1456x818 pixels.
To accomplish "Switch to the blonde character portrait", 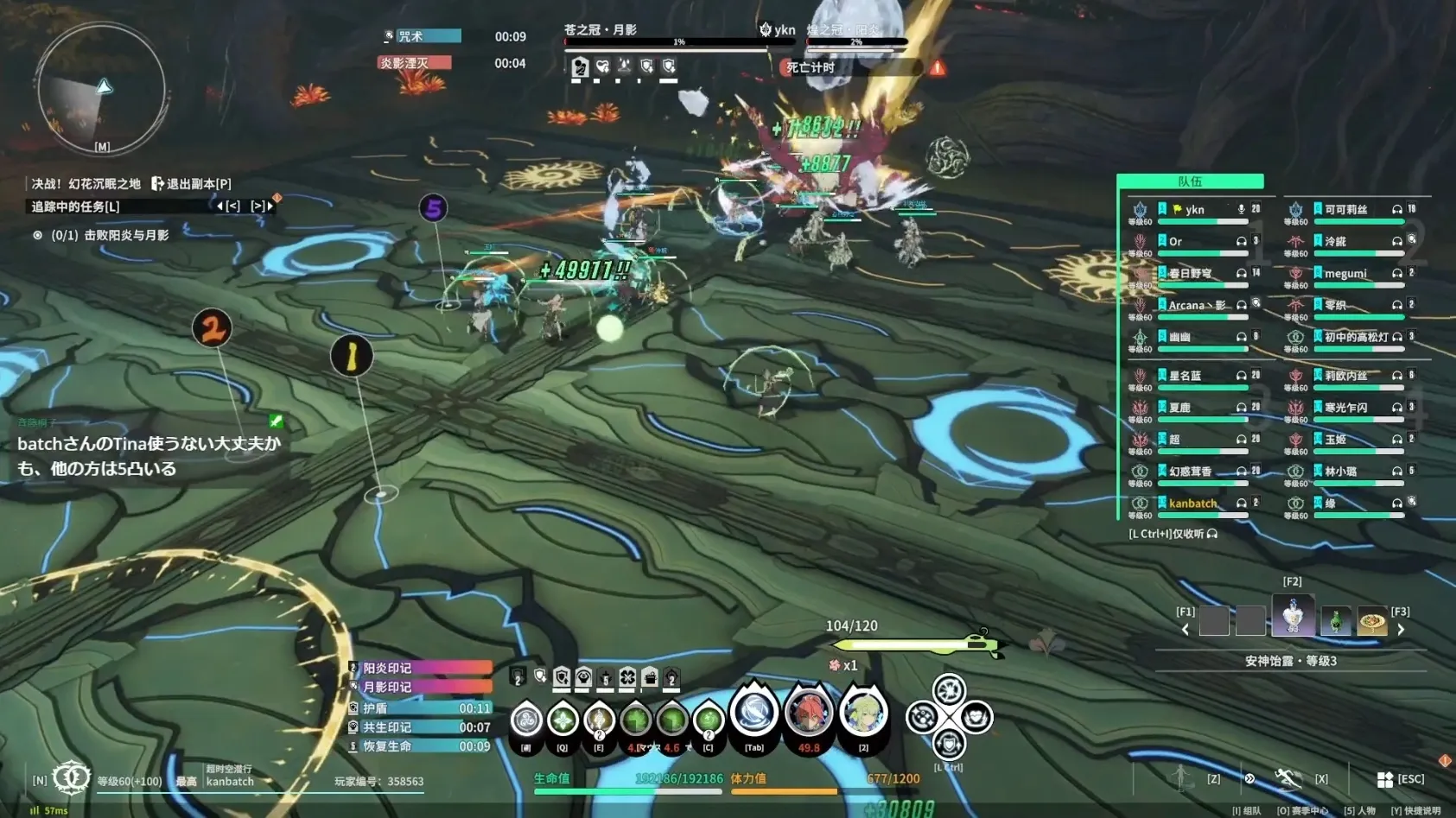I will tap(862, 712).
